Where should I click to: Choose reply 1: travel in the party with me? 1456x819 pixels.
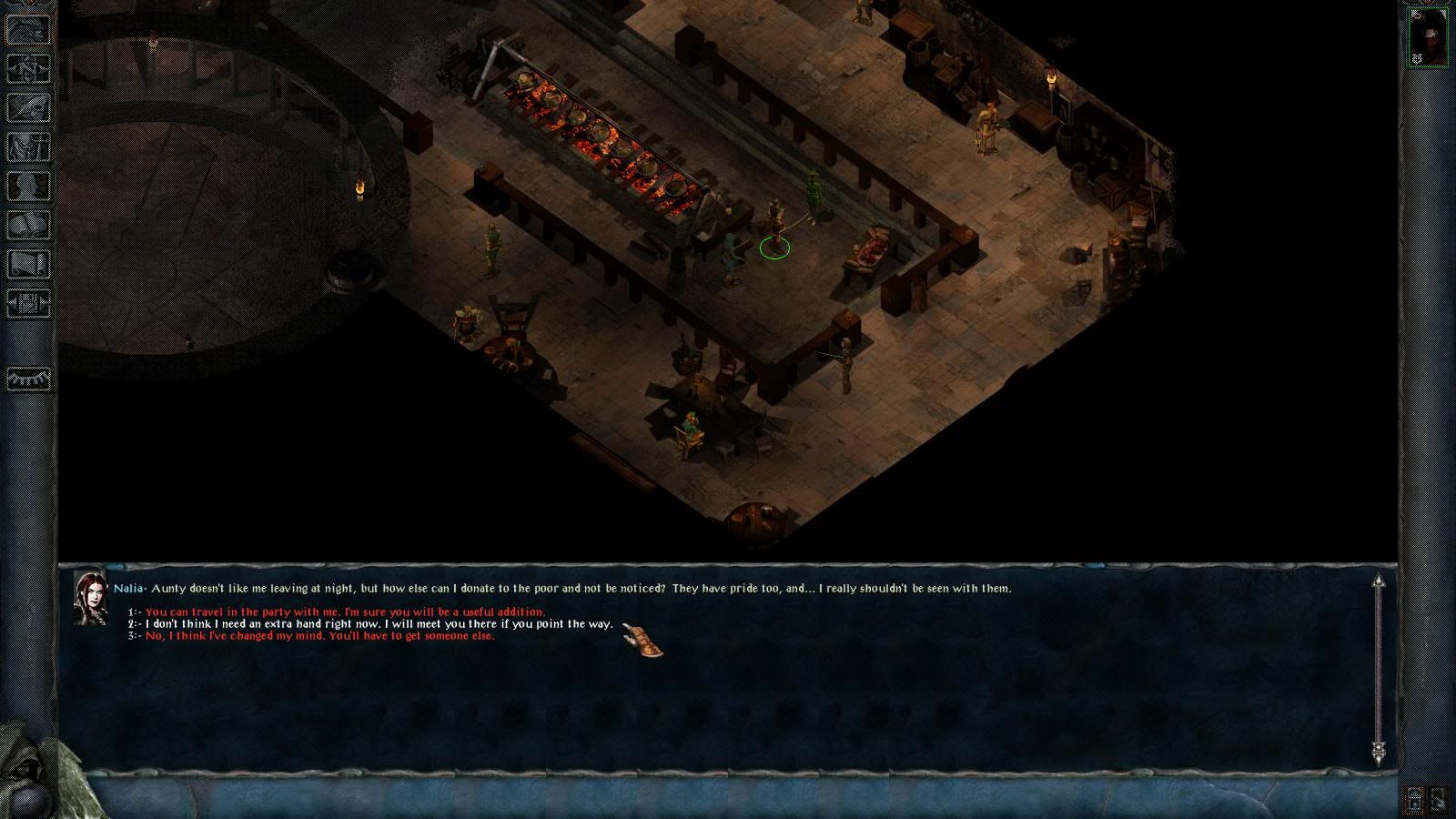[345, 612]
